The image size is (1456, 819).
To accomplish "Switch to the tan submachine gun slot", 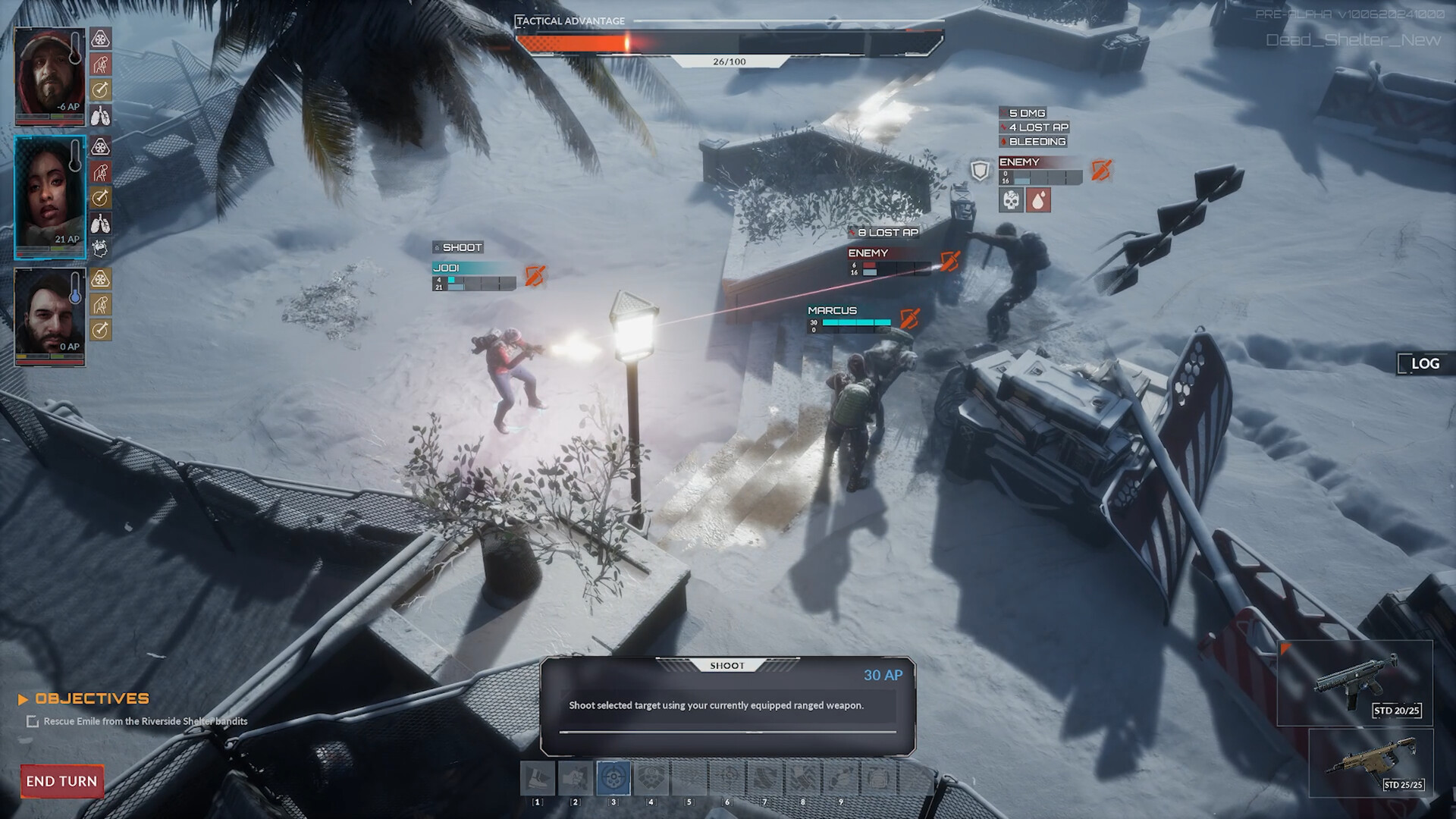I will pos(1371,761).
